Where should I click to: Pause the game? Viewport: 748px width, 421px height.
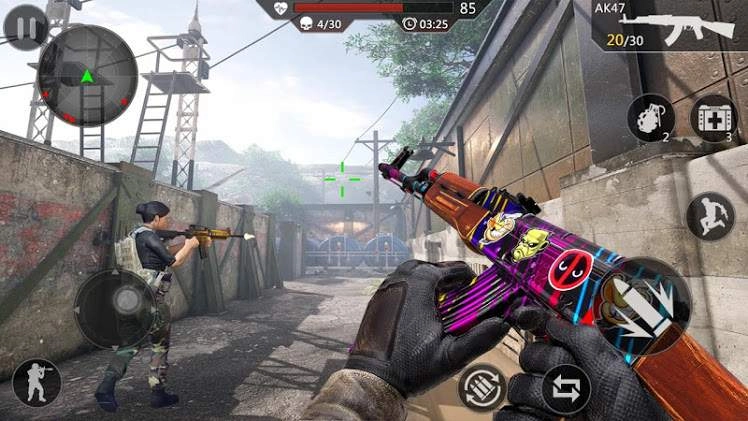[25, 27]
